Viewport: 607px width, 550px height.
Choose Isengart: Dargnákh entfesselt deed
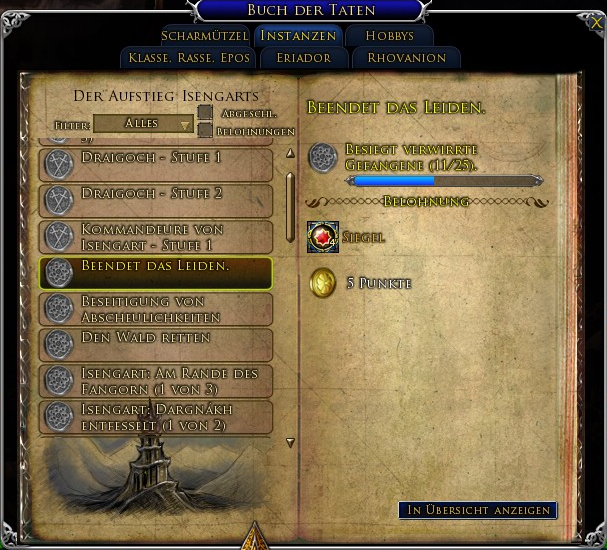[155, 417]
